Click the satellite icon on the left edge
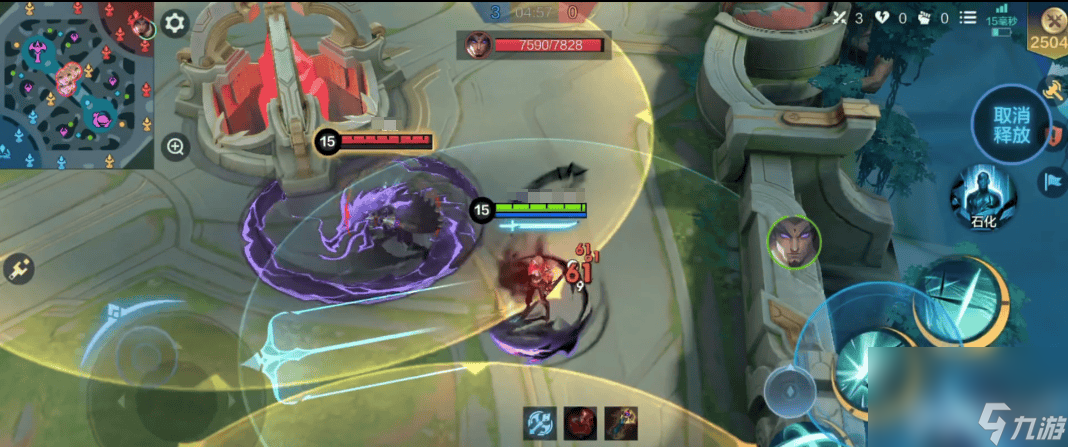Viewport: 1068px width, 447px height. click(17, 268)
